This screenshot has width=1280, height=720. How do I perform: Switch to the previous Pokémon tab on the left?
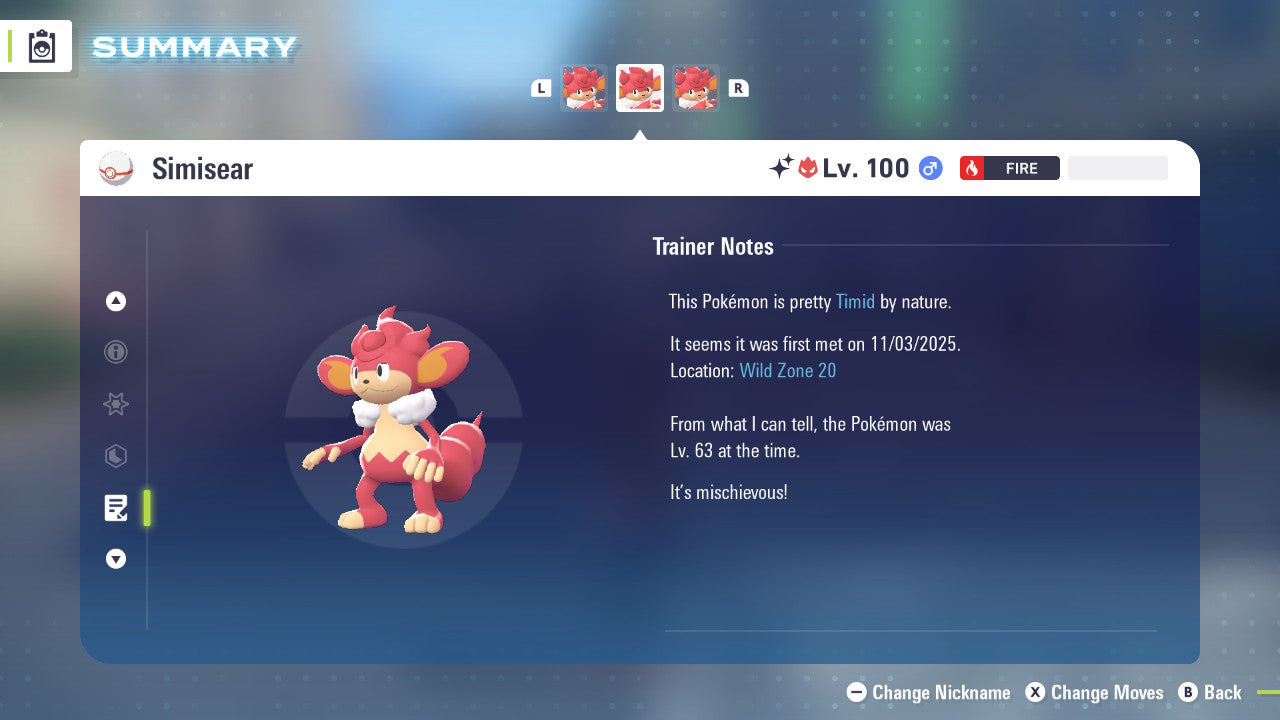[584, 88]
